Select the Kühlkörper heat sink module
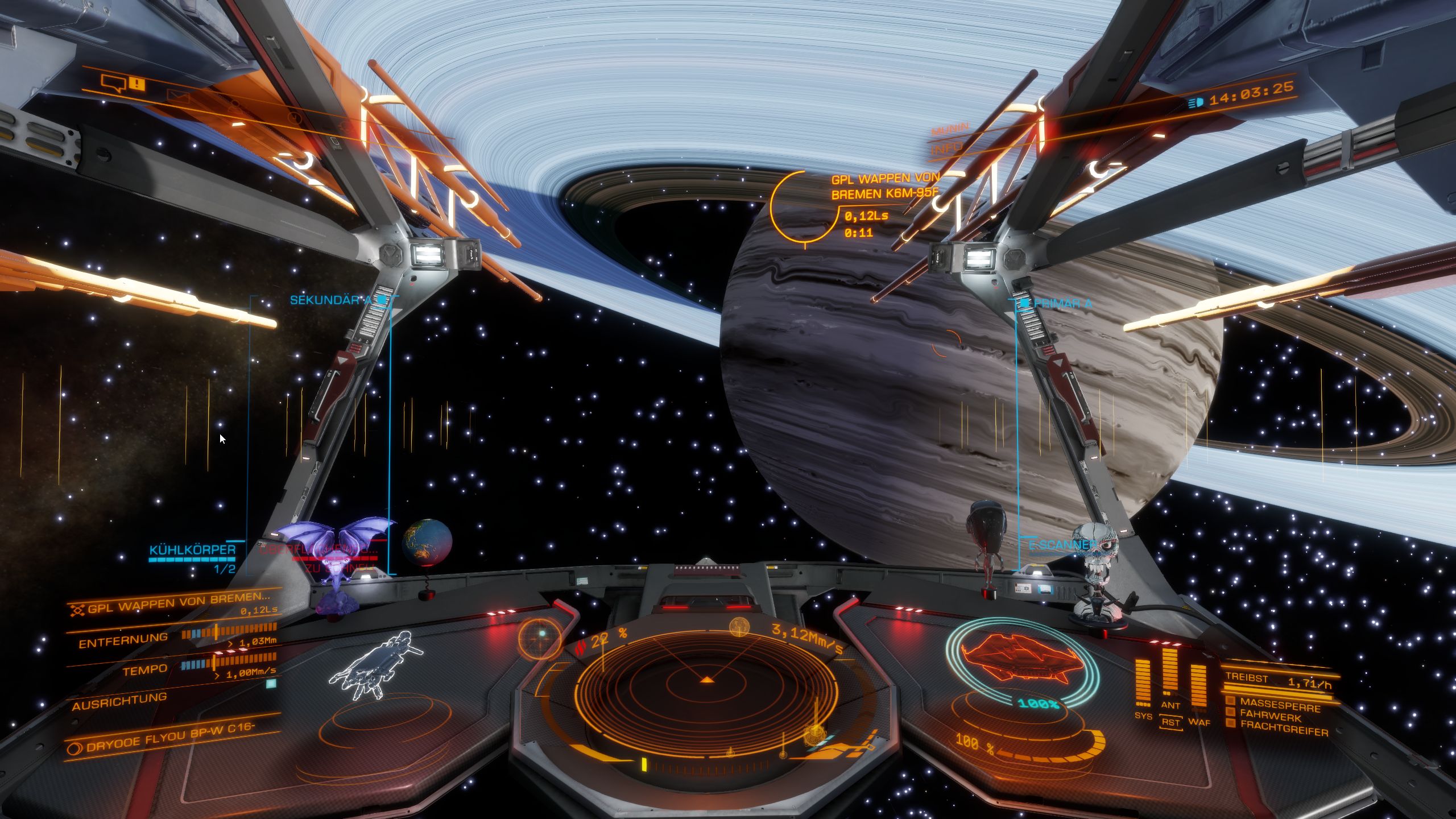The height and width of the screenshot is (819, 1456). (192, 551)
